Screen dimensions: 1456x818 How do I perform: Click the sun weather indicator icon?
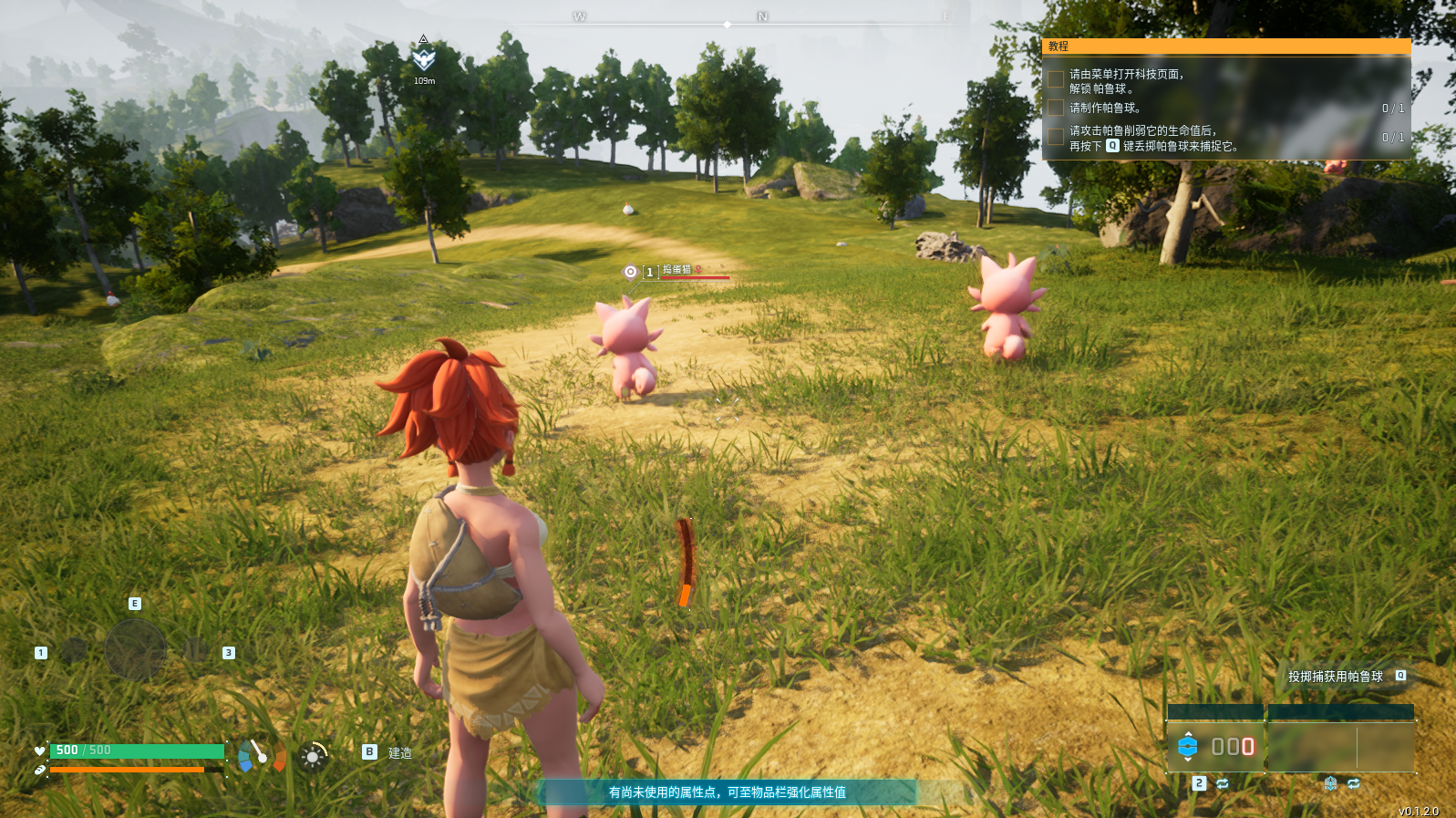click(313, 756)
